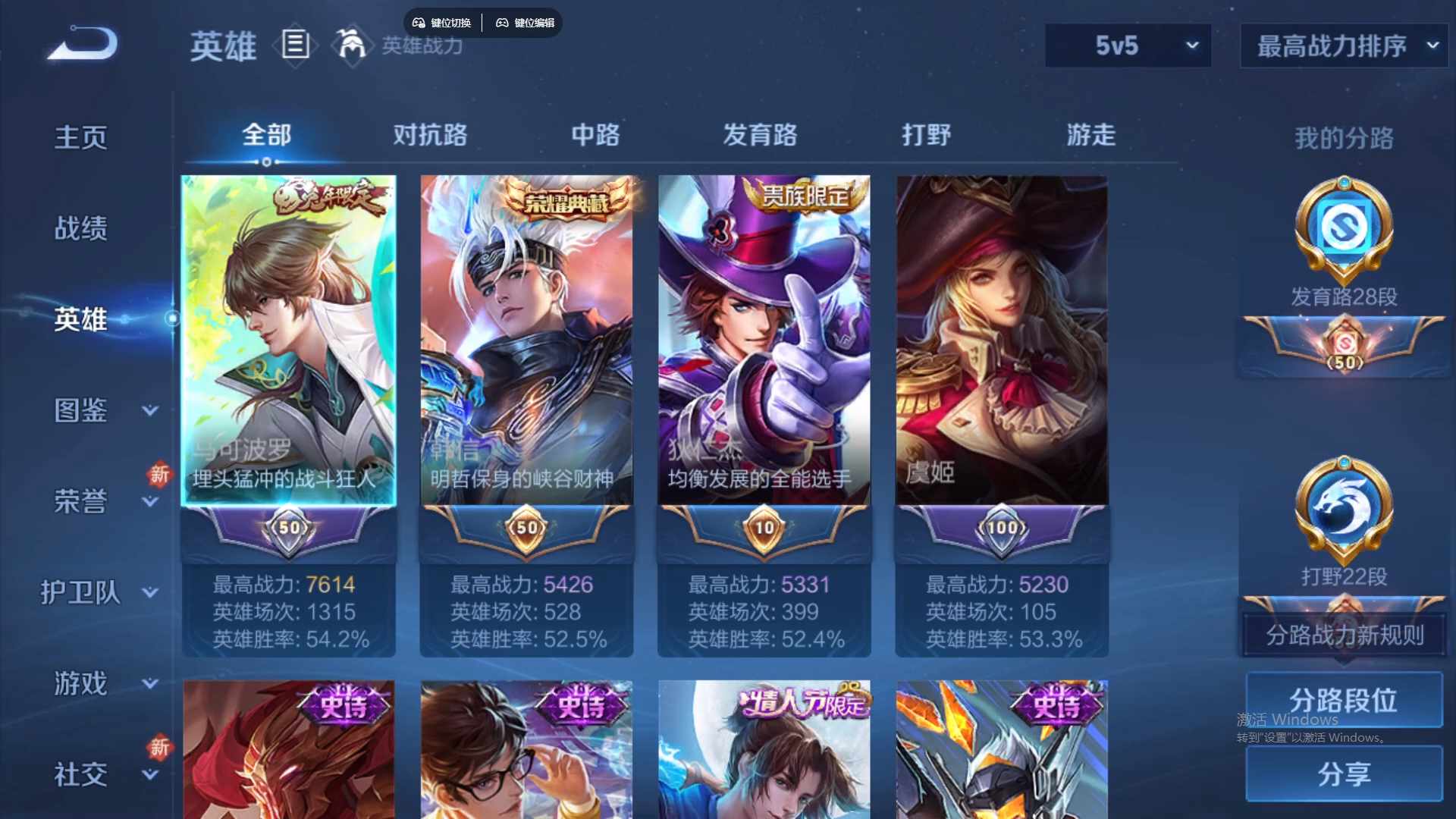1456x819 pixels.
Task: Open the 最高战力排序 sorting dropdown
Action: click(x=1341, y=45)
